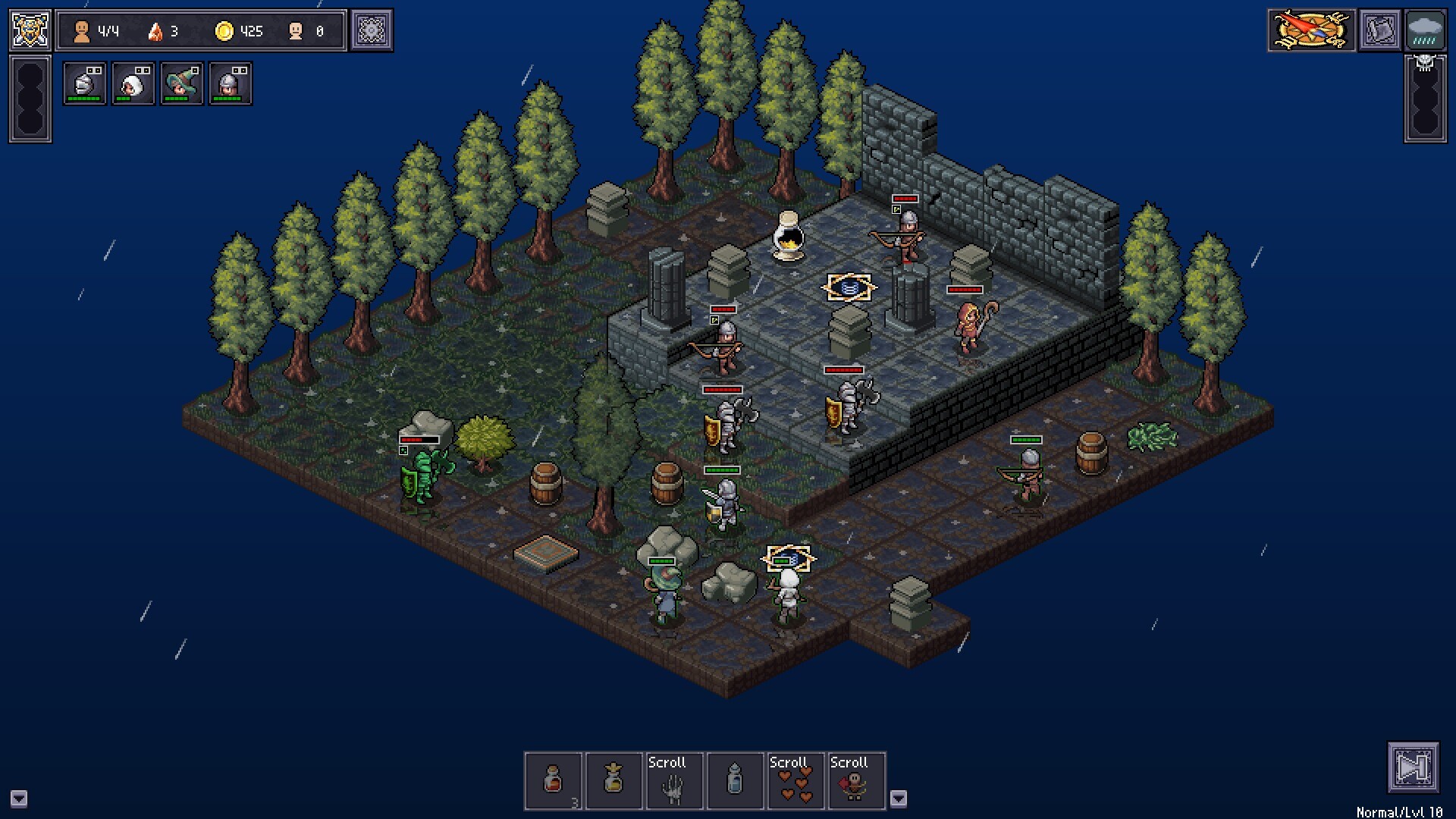Image resolution: width=1456 pixels, height=819 pixels.
Task: Open the gear settings button
Action: coord(372,30)
